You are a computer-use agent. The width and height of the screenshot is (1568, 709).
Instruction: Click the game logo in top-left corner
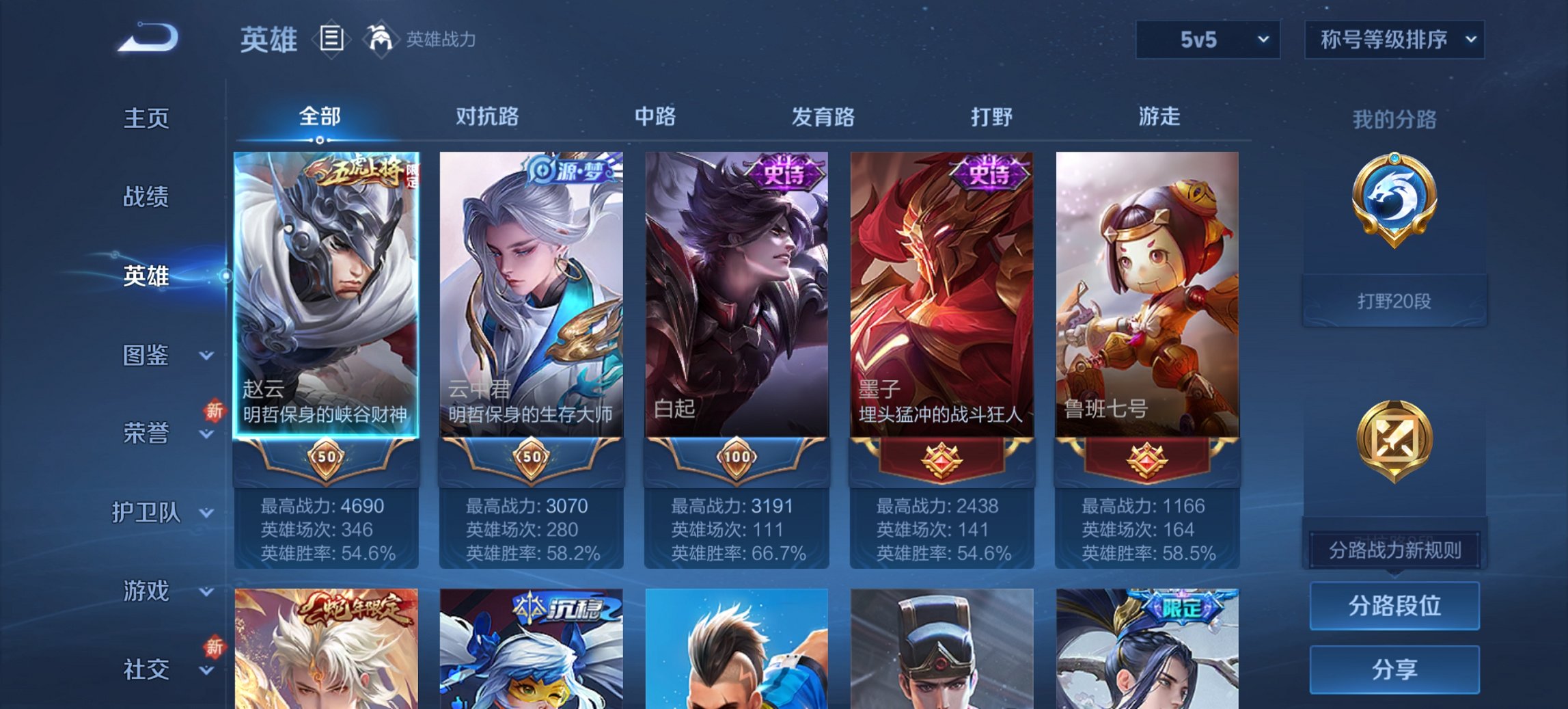[147, 38]
